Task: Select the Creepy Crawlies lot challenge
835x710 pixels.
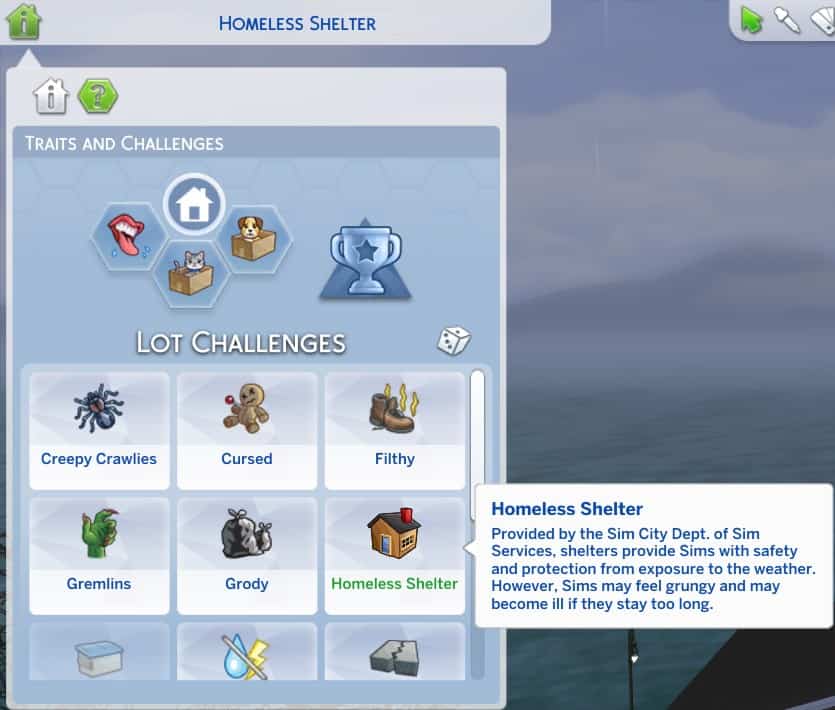Action: point(99,430)
